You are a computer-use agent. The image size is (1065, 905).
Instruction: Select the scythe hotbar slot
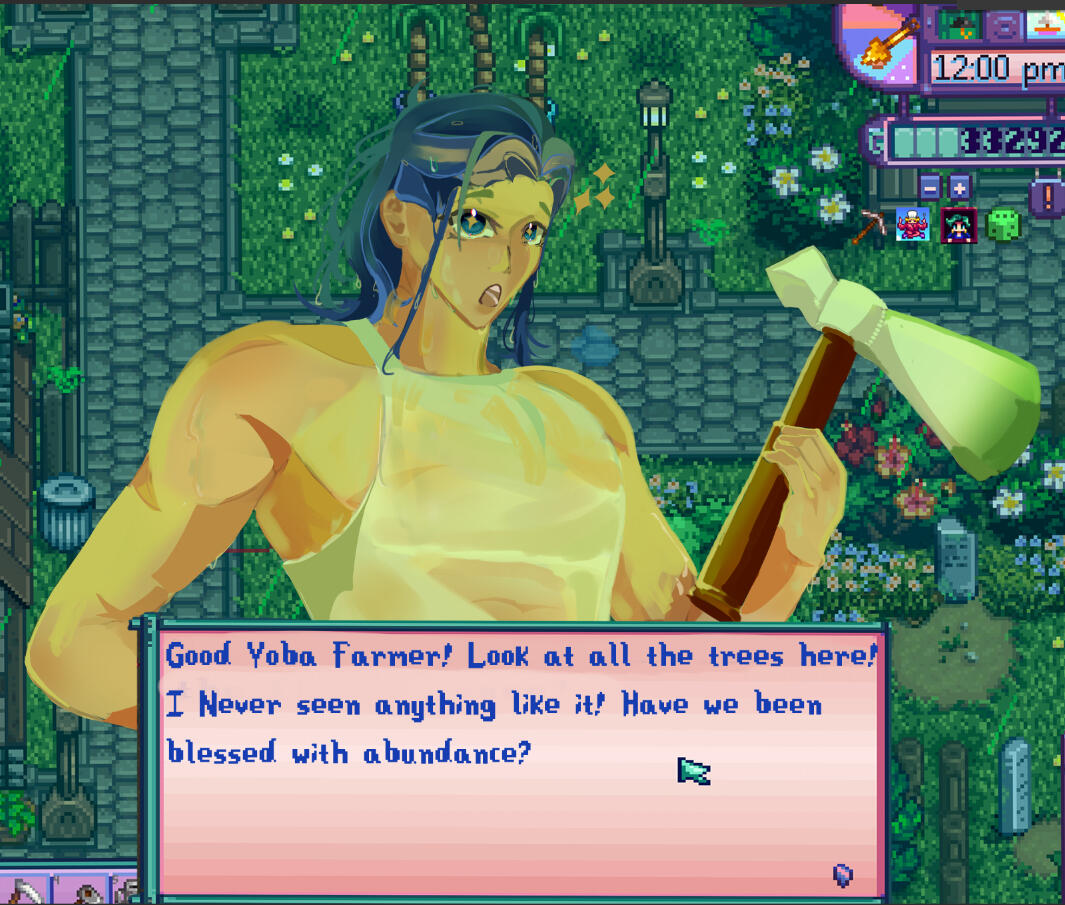click(28, 889)
